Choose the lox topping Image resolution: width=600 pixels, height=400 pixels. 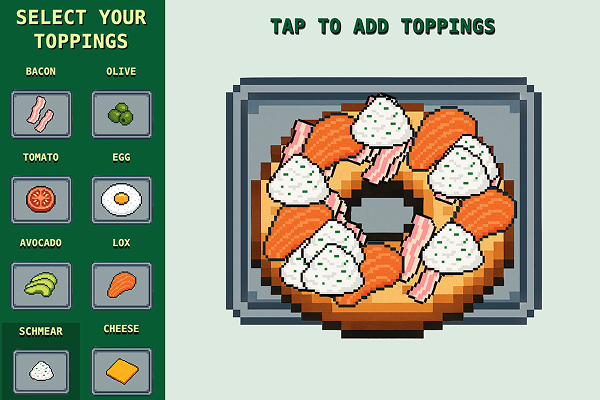tap(122, 285)
